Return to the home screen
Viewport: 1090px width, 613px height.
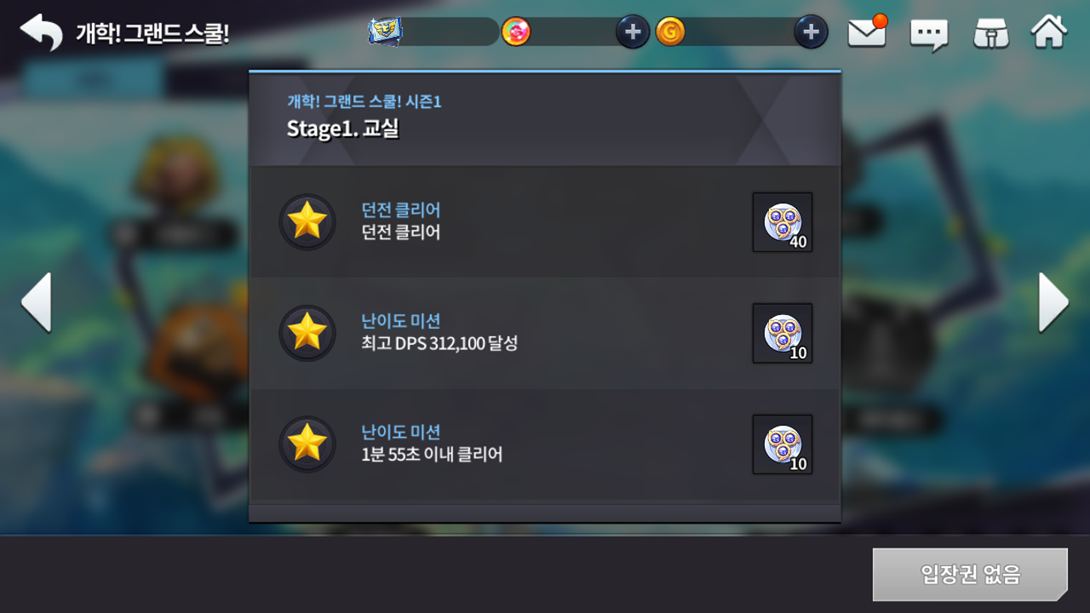point(1049,32)
